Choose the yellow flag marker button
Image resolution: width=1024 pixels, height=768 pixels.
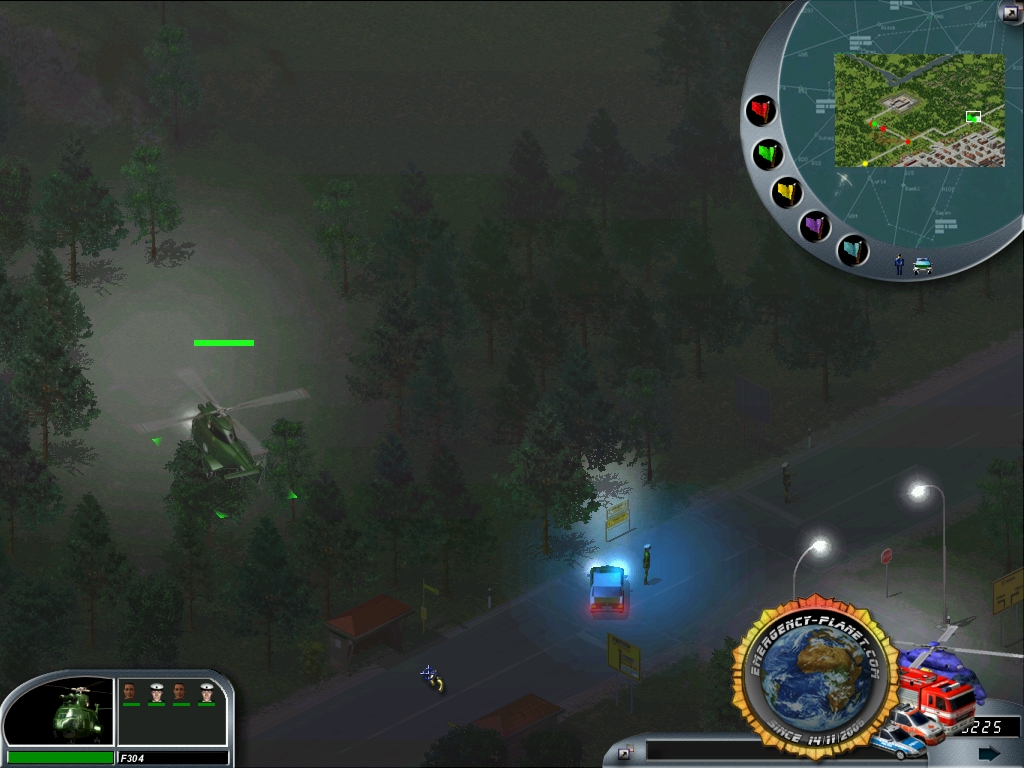click(788, 192)
